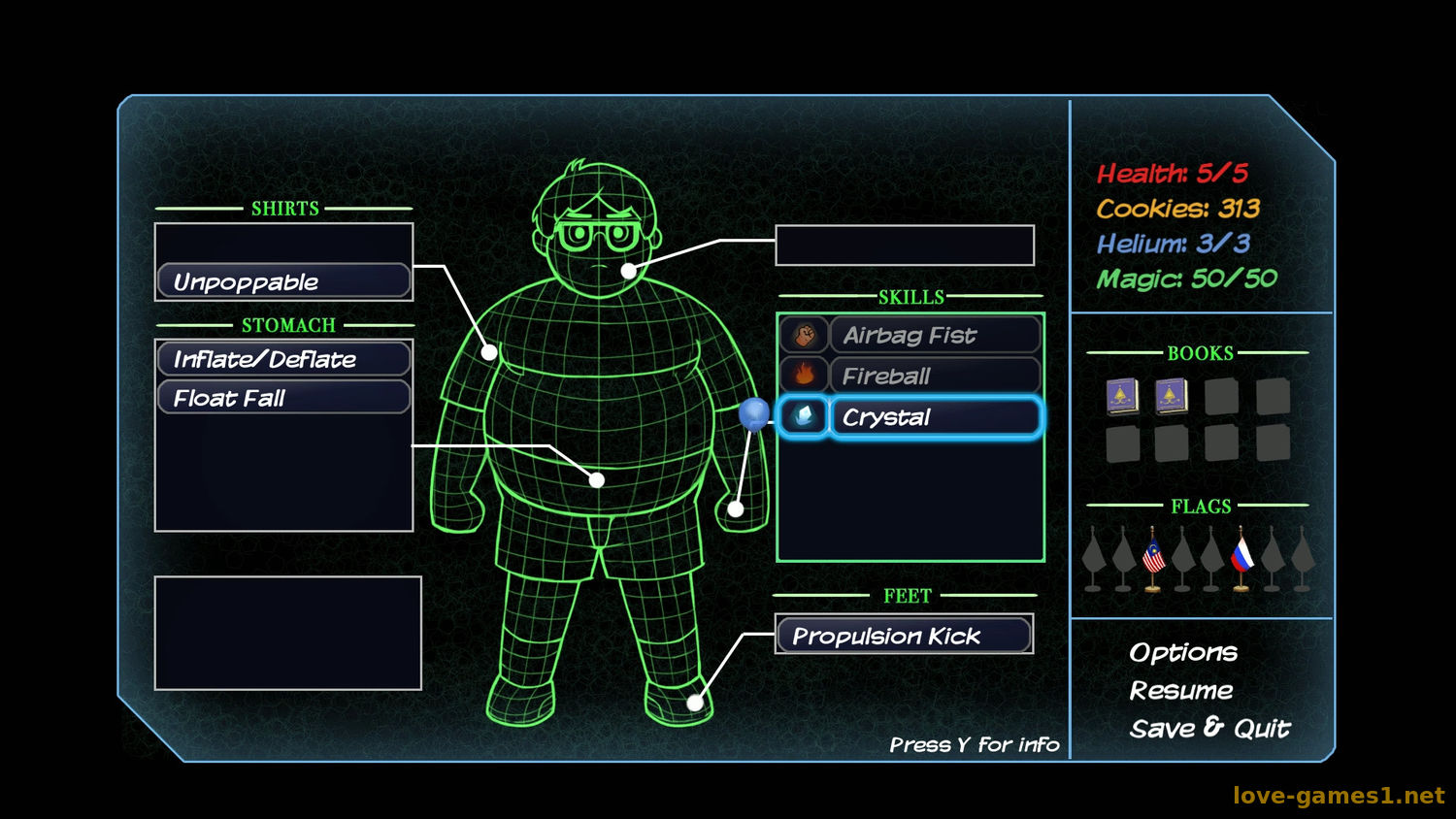Open the Options menu
The image size is (1456, 819).
coord(1183,652)
